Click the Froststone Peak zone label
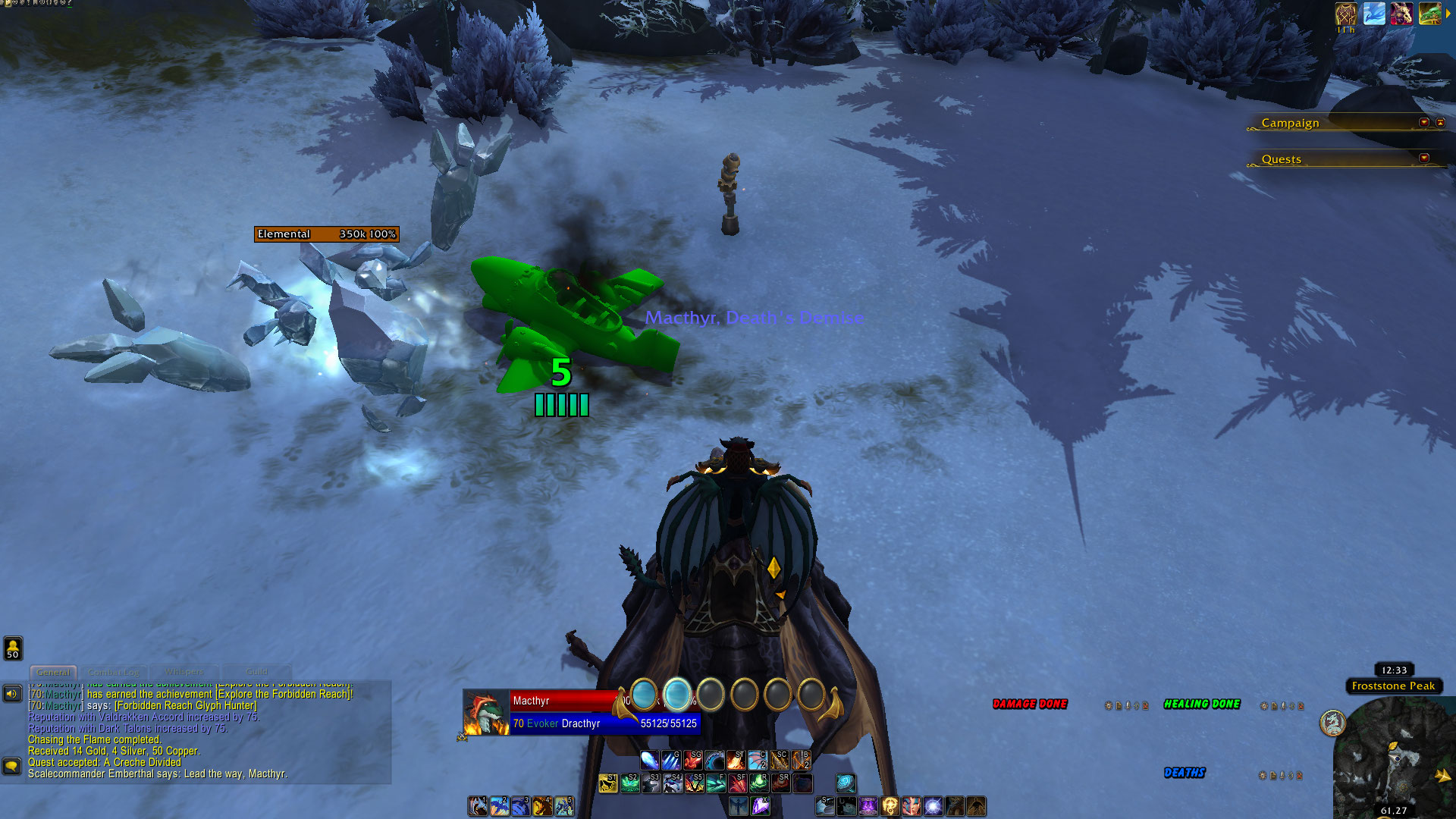 pyautogui.click(x=1393, y=686)
